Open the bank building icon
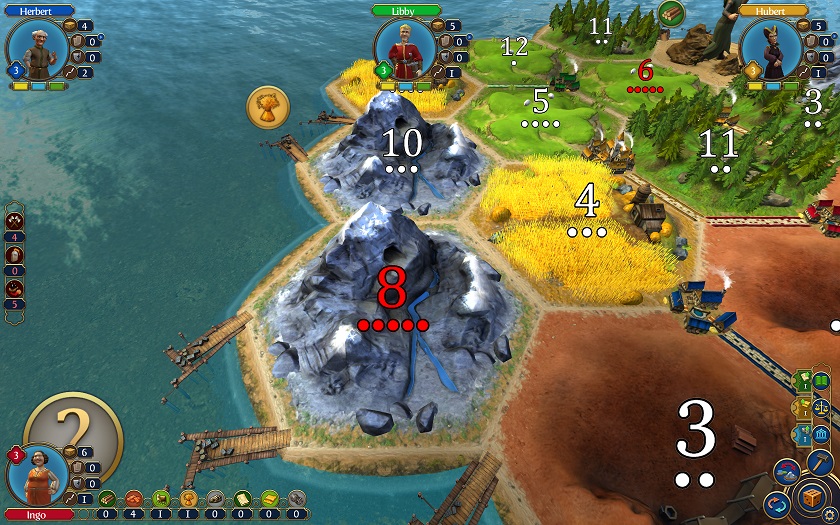 [820, 436]
